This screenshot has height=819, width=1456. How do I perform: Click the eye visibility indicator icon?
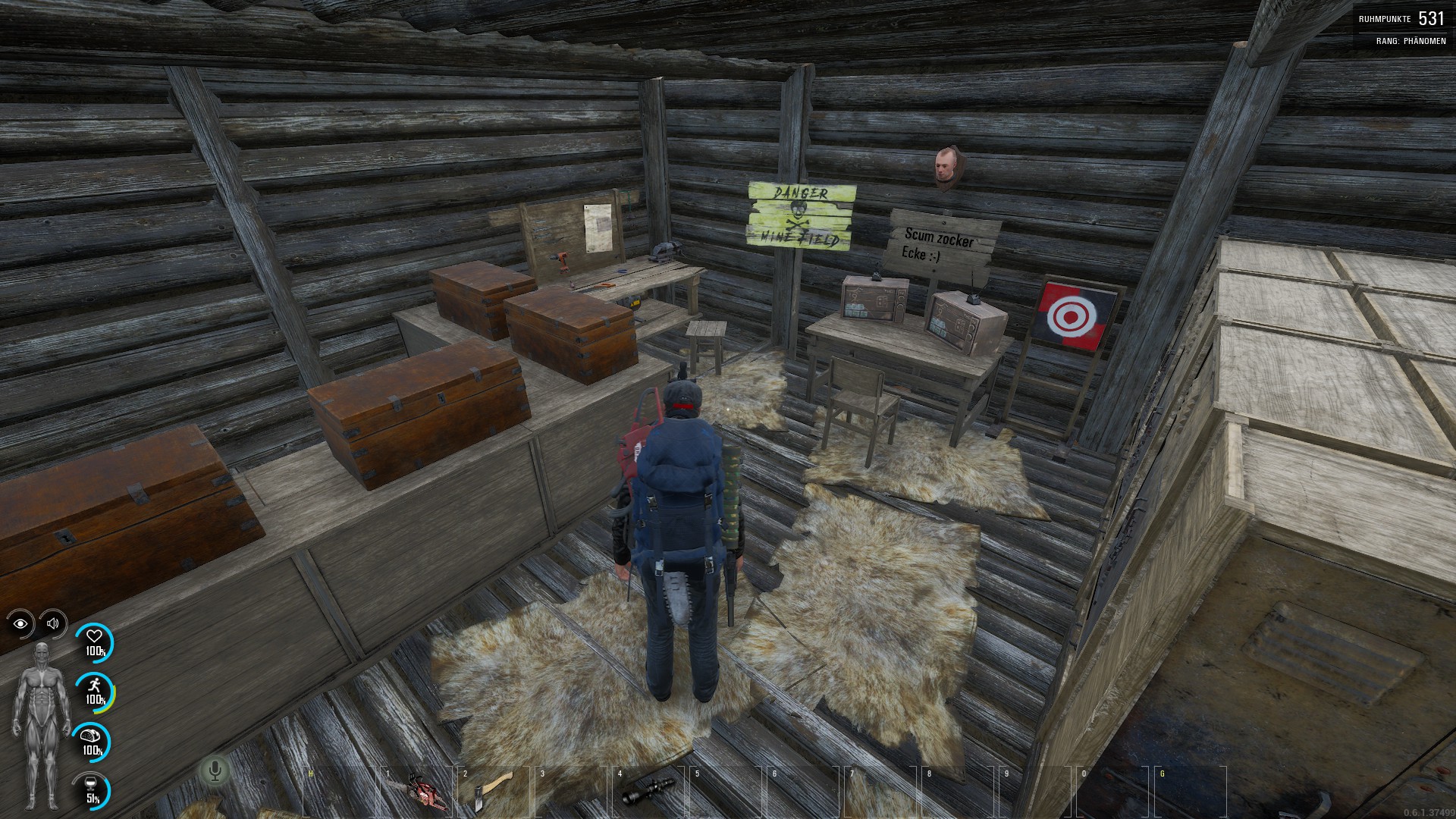pyautogui.click(x=20, y=623)
